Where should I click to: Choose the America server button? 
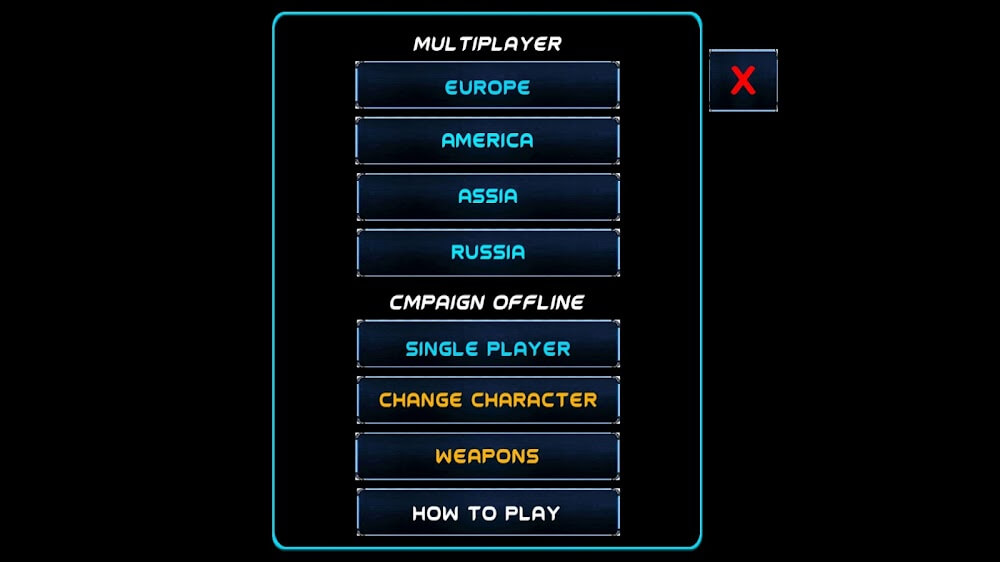pos(487,141)
